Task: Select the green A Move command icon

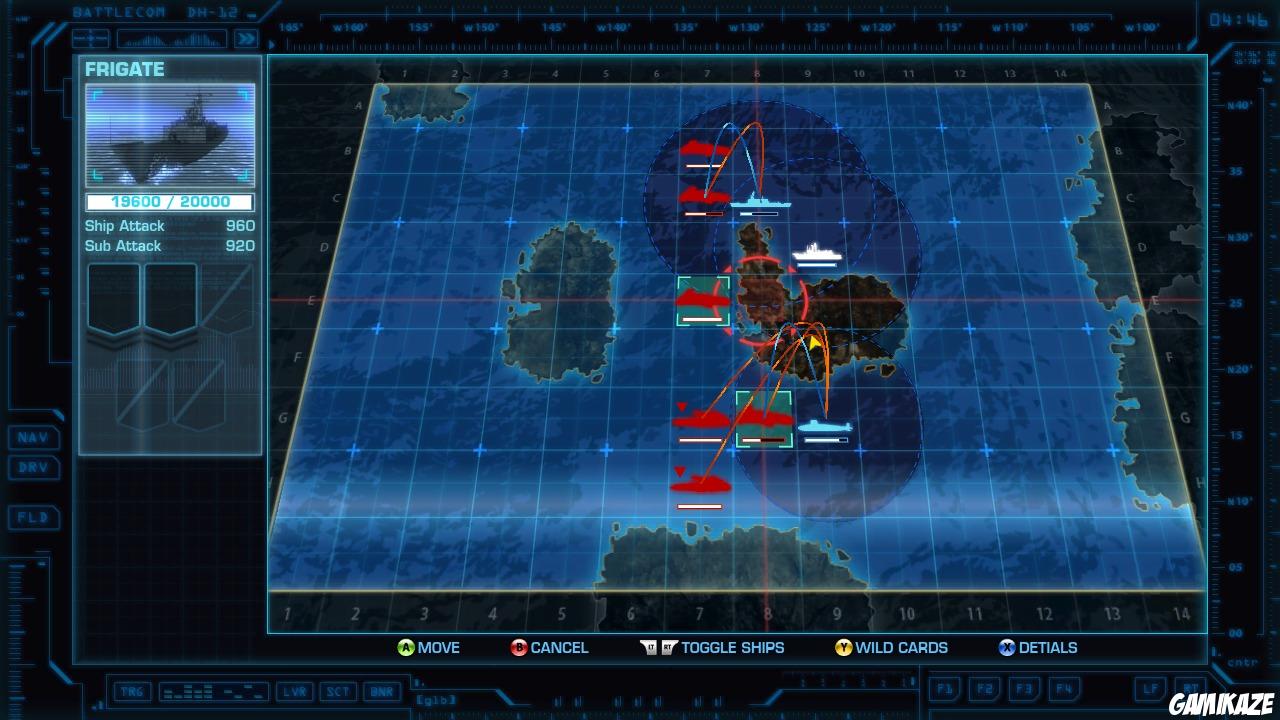Action: pos(404,647)
